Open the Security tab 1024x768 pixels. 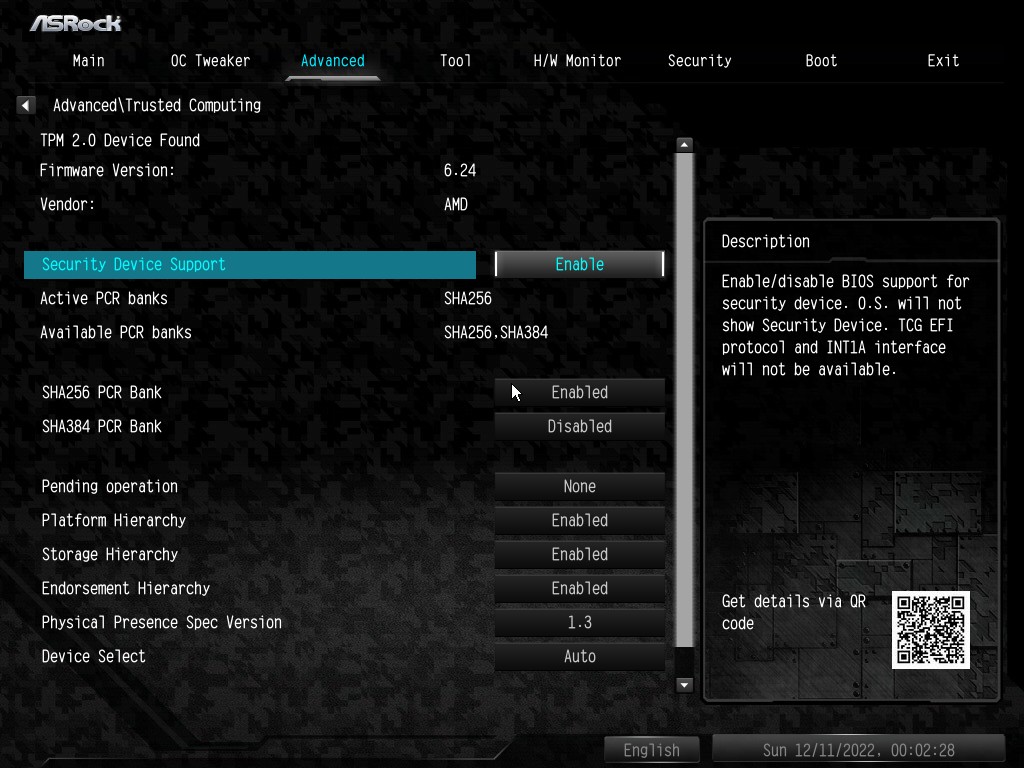point(699,61)
